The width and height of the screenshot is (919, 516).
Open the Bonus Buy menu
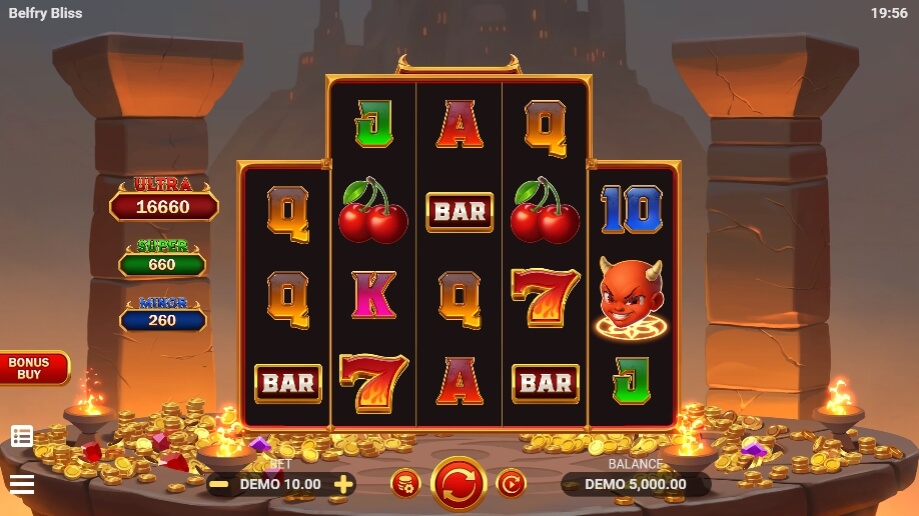[x=32, y=368]
